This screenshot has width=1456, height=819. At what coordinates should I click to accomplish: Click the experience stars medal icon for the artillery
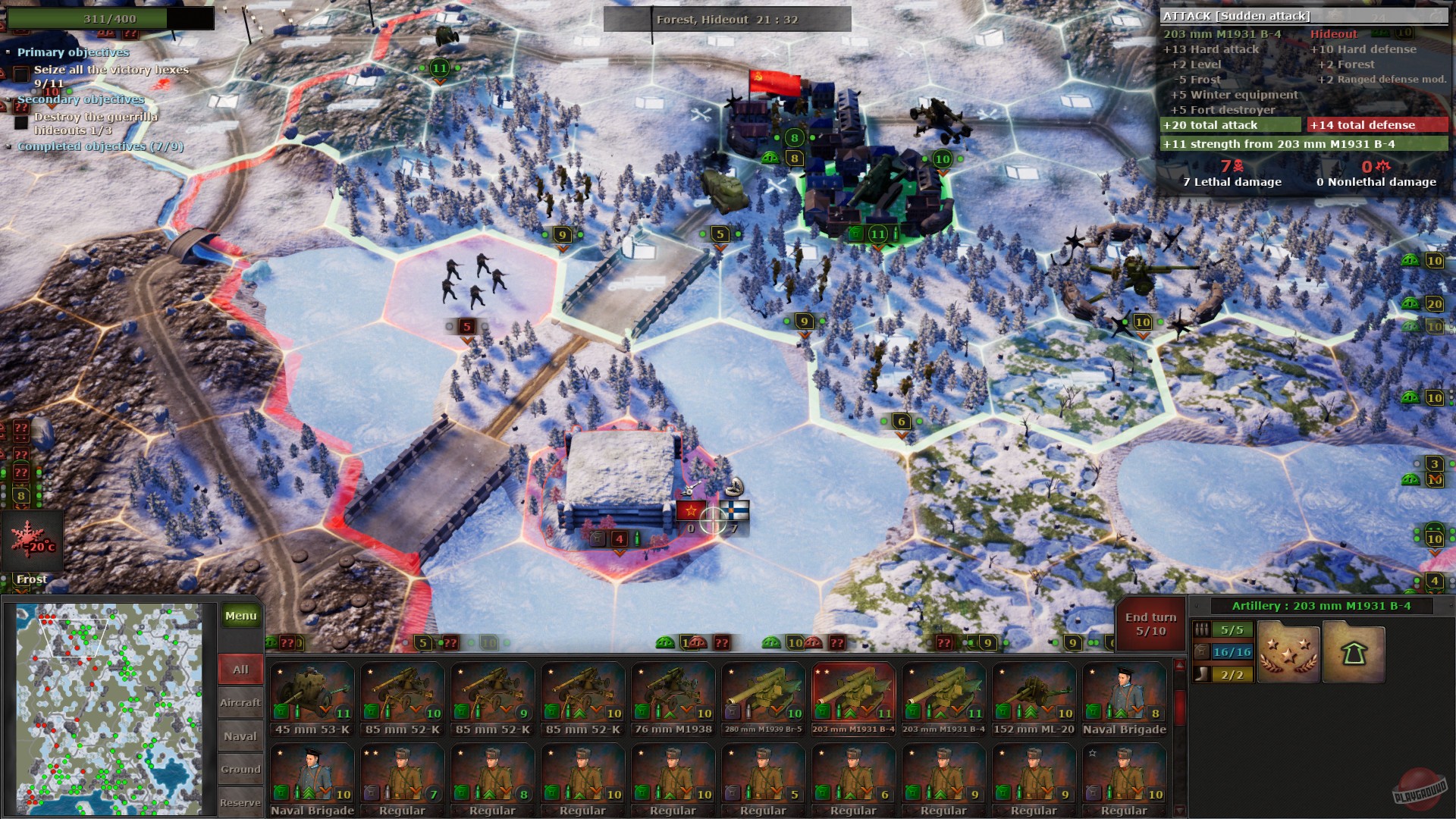click(x=1289, y=651)
